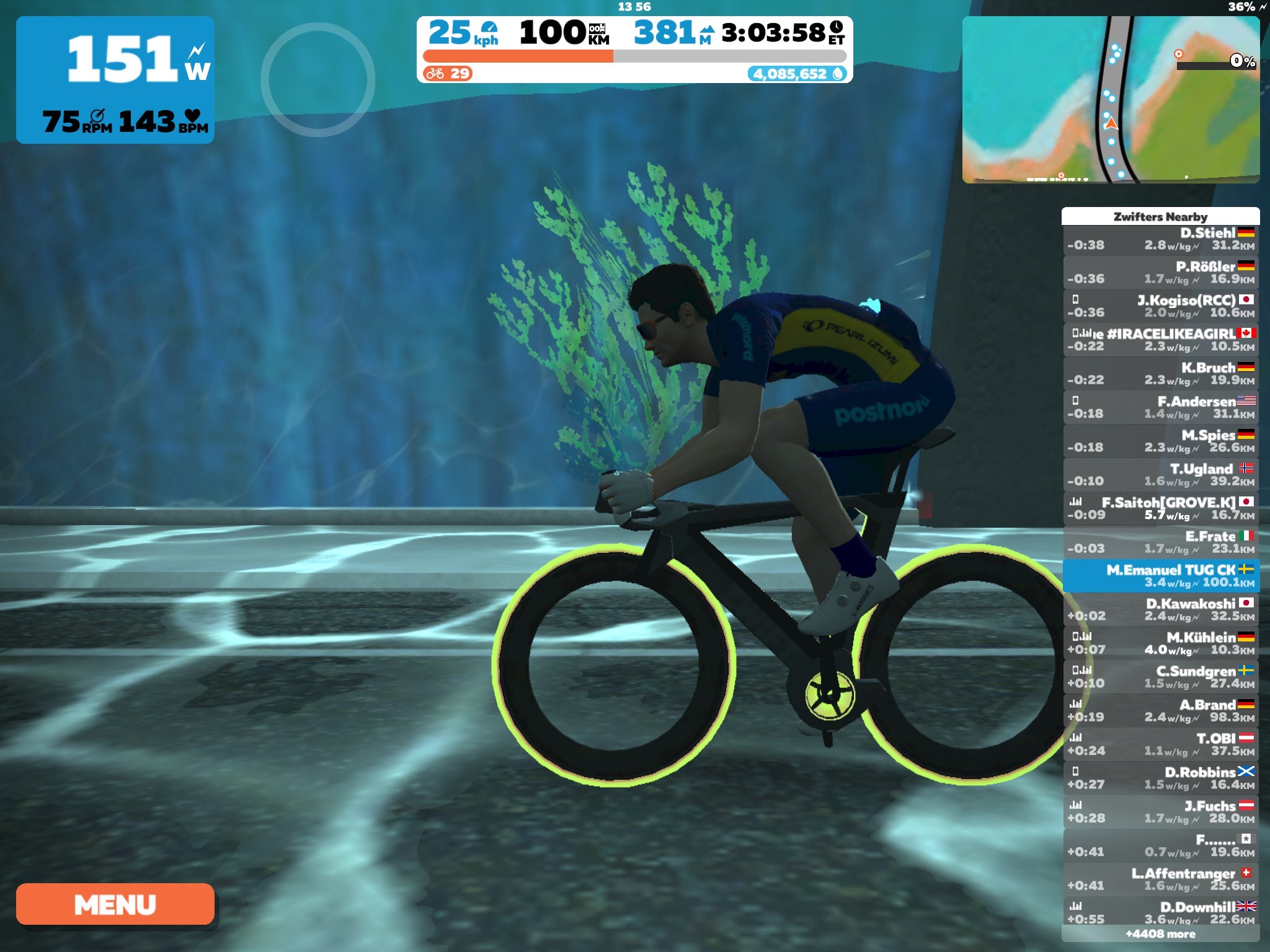Choose D.Kawakoshi from nearby riders
The height and width of the screenshot is (952, 1270).
pyautogui.click(x=1160, y=610)
